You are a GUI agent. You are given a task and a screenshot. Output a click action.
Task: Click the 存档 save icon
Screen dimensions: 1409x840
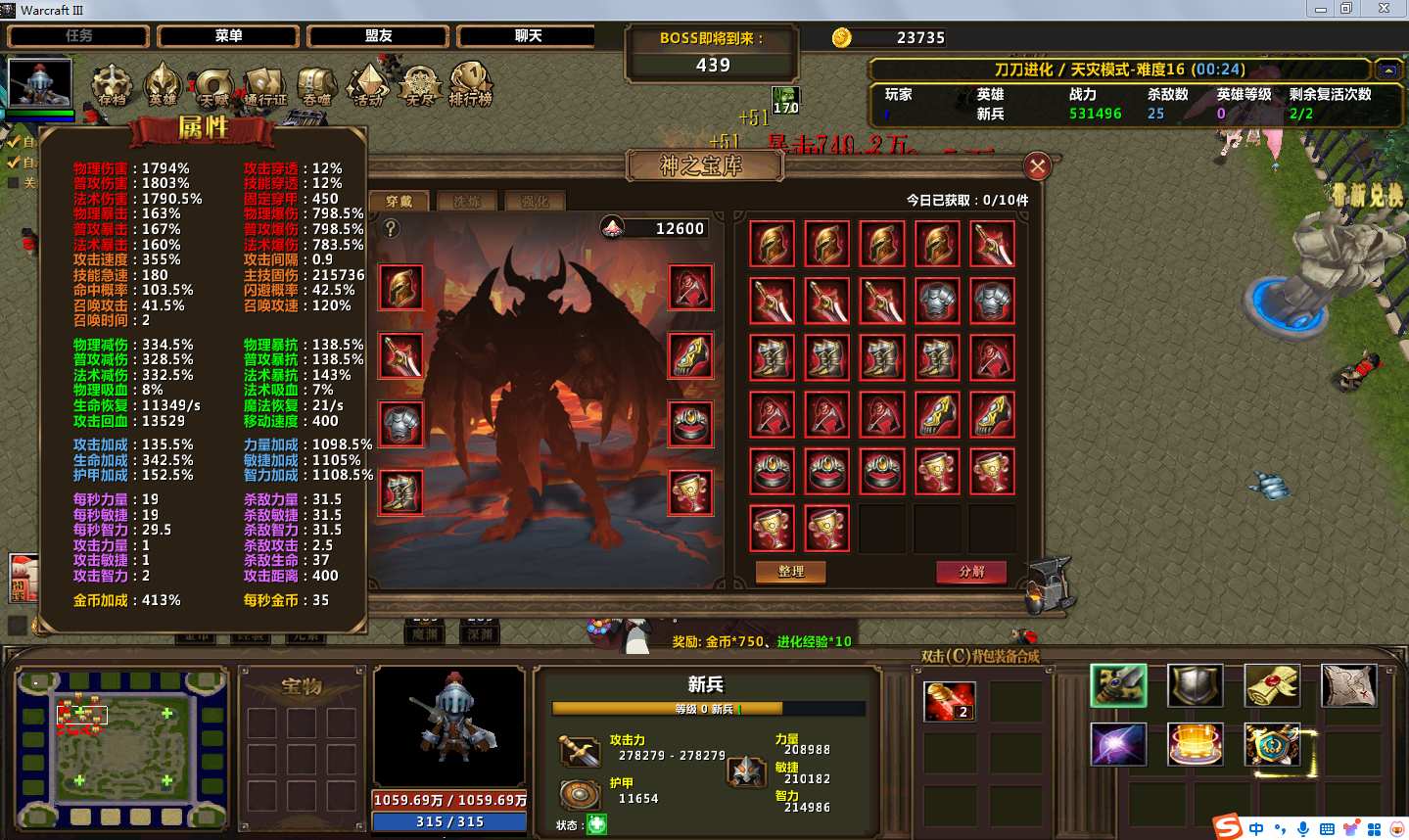click(112, 85)
